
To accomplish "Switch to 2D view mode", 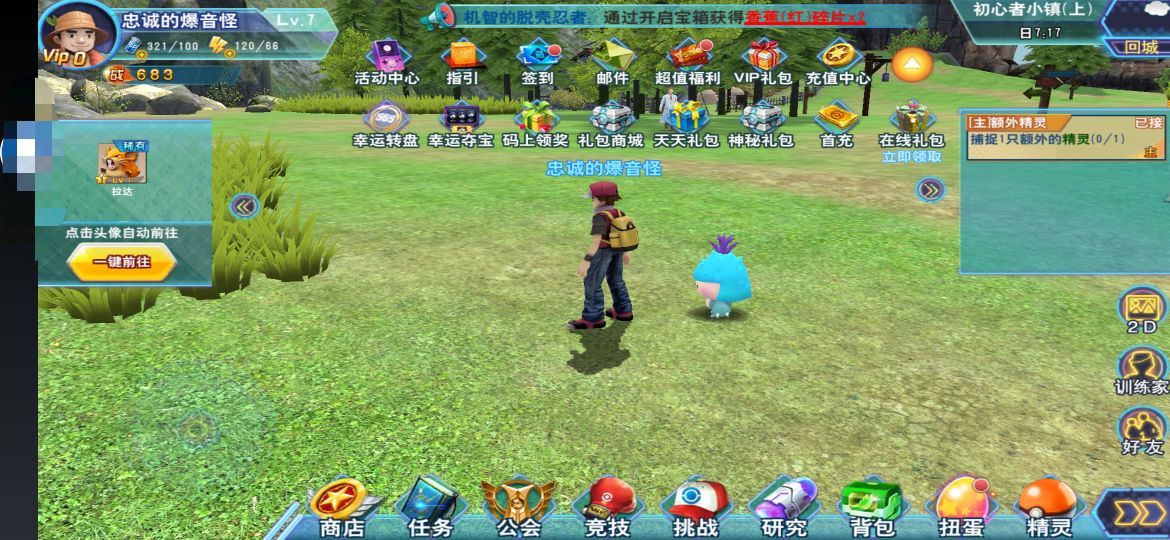I will point(1141,309).
